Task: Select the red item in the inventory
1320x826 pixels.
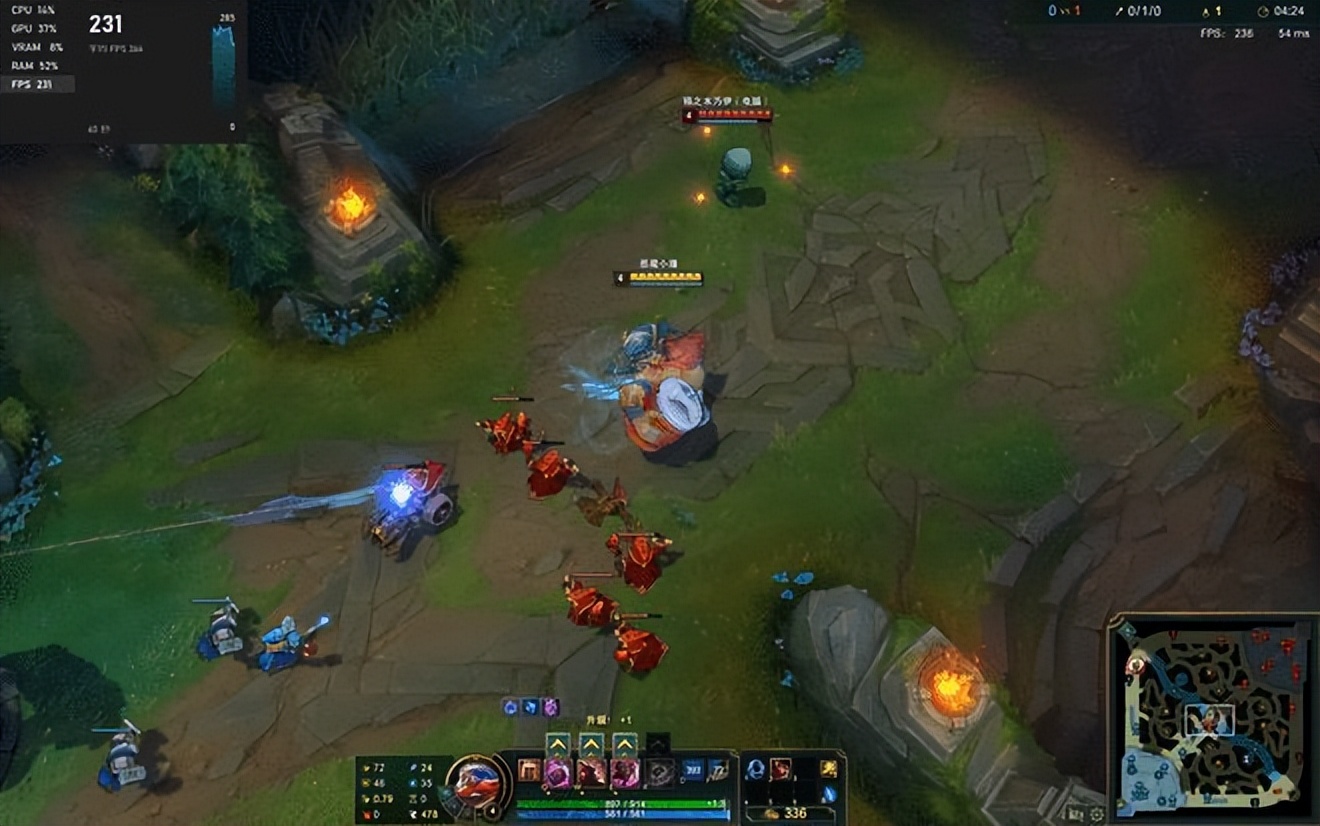Action: [781, 769]
